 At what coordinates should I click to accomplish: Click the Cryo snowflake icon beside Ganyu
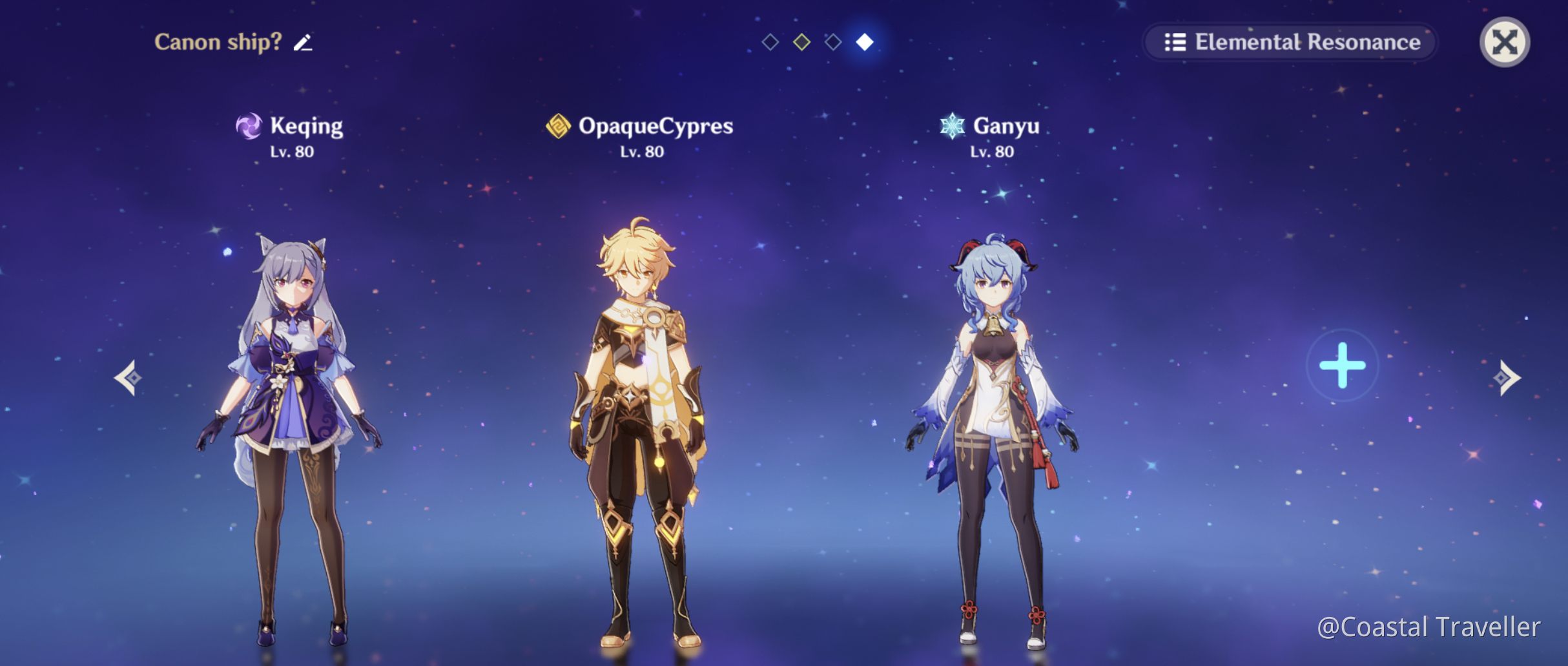(x=951, y=125)
